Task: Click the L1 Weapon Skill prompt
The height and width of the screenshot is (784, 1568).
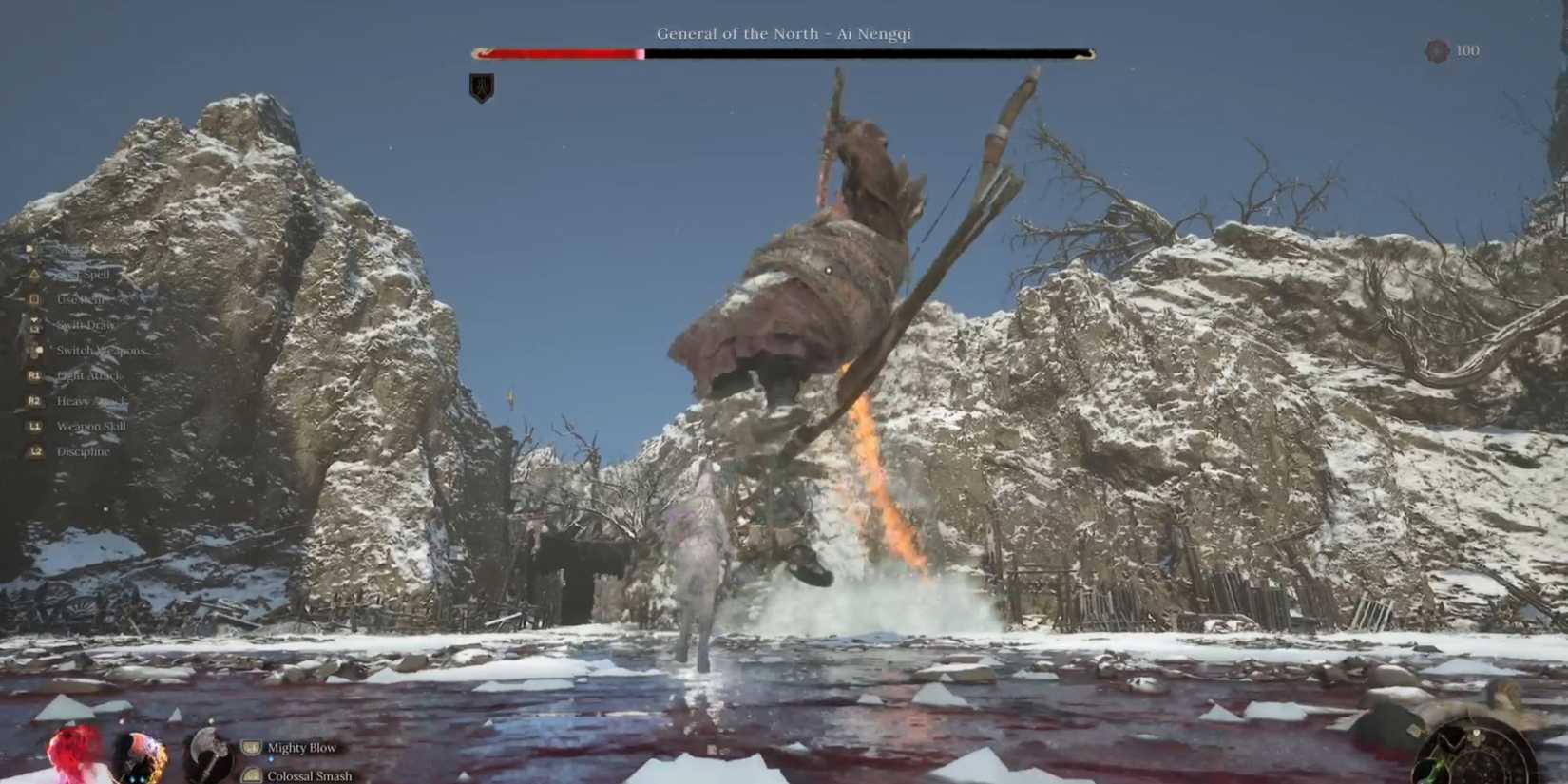Action: point(33,426)
